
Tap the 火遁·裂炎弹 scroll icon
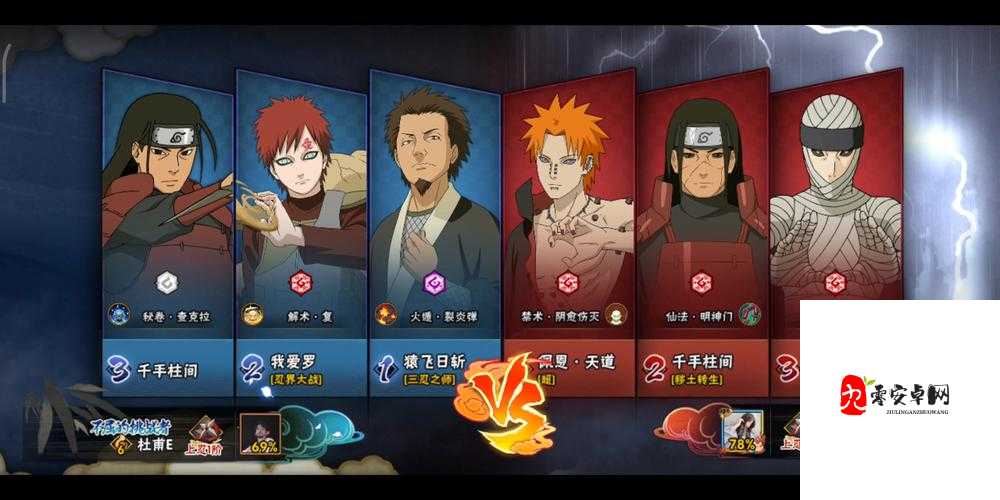tap(386, 314)
